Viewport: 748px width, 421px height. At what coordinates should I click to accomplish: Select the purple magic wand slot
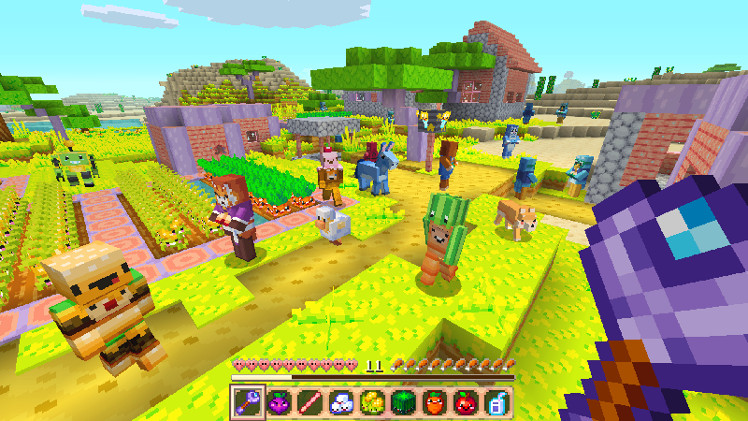tap(248, 401)
